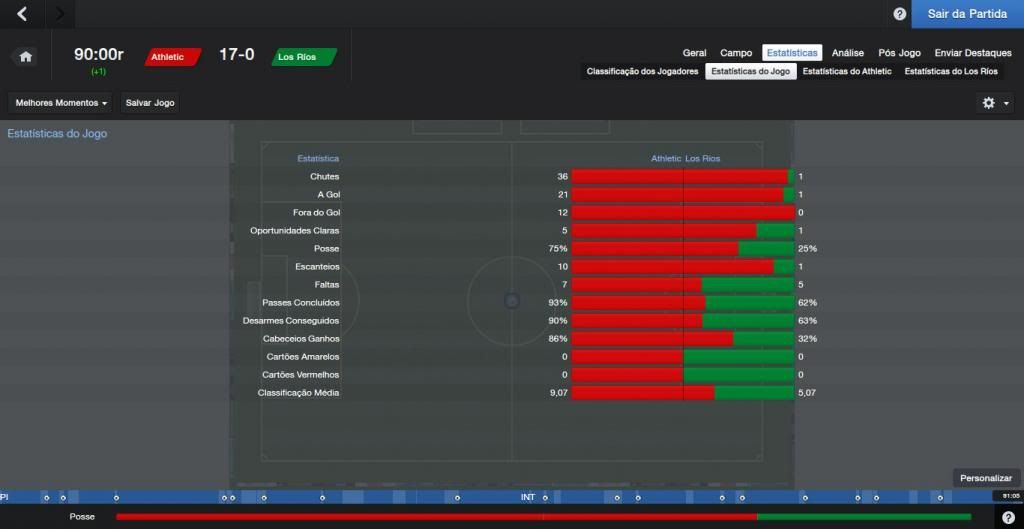
Task: Select the green Los Rios team badge
Action: click(x=303, y=57)
